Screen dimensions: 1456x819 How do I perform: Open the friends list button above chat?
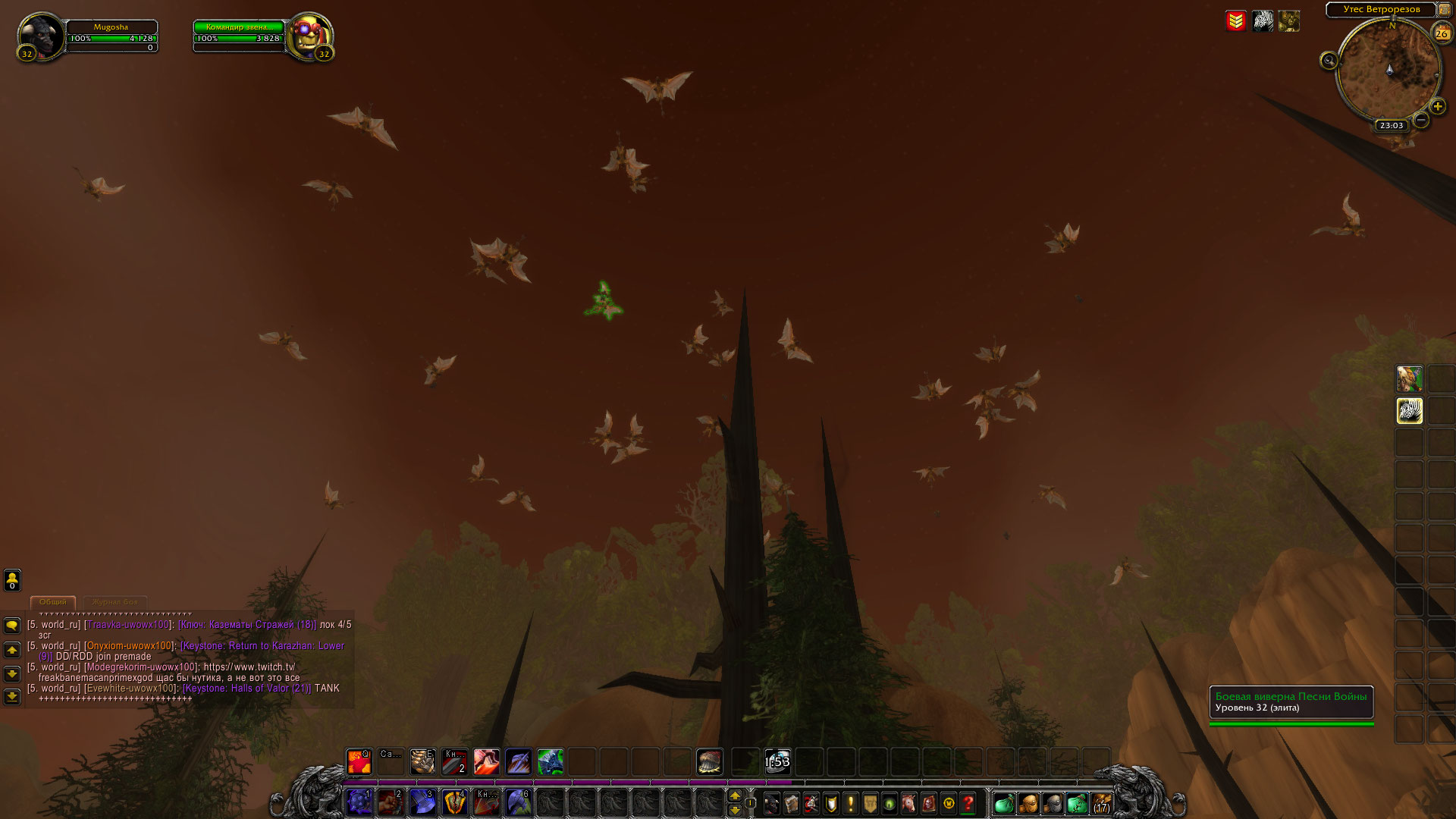click(12, 581)
